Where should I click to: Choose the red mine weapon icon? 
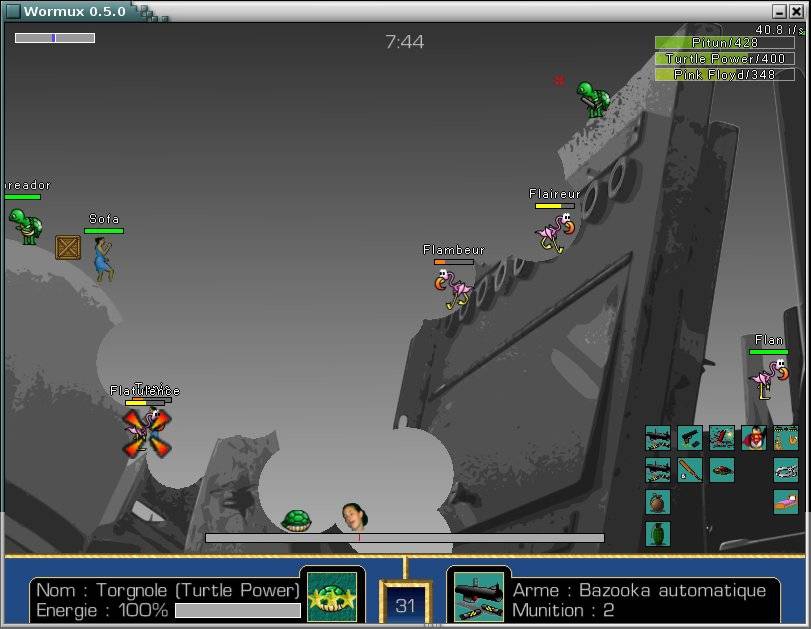[722, 470]
